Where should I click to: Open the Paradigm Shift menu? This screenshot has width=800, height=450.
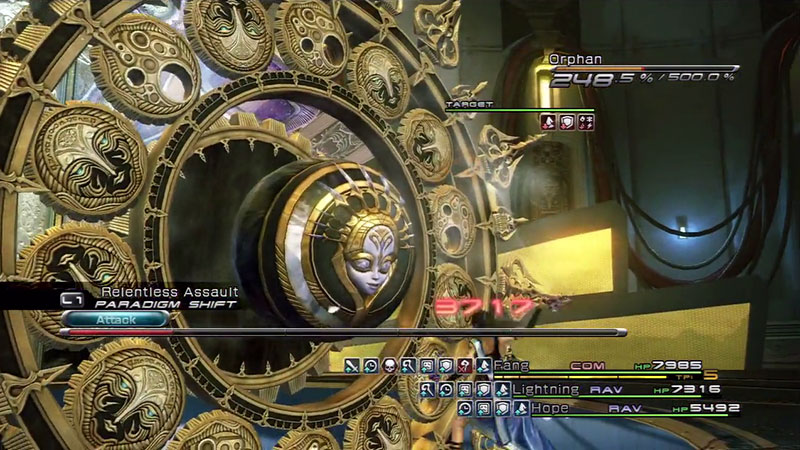pos(160,303)
